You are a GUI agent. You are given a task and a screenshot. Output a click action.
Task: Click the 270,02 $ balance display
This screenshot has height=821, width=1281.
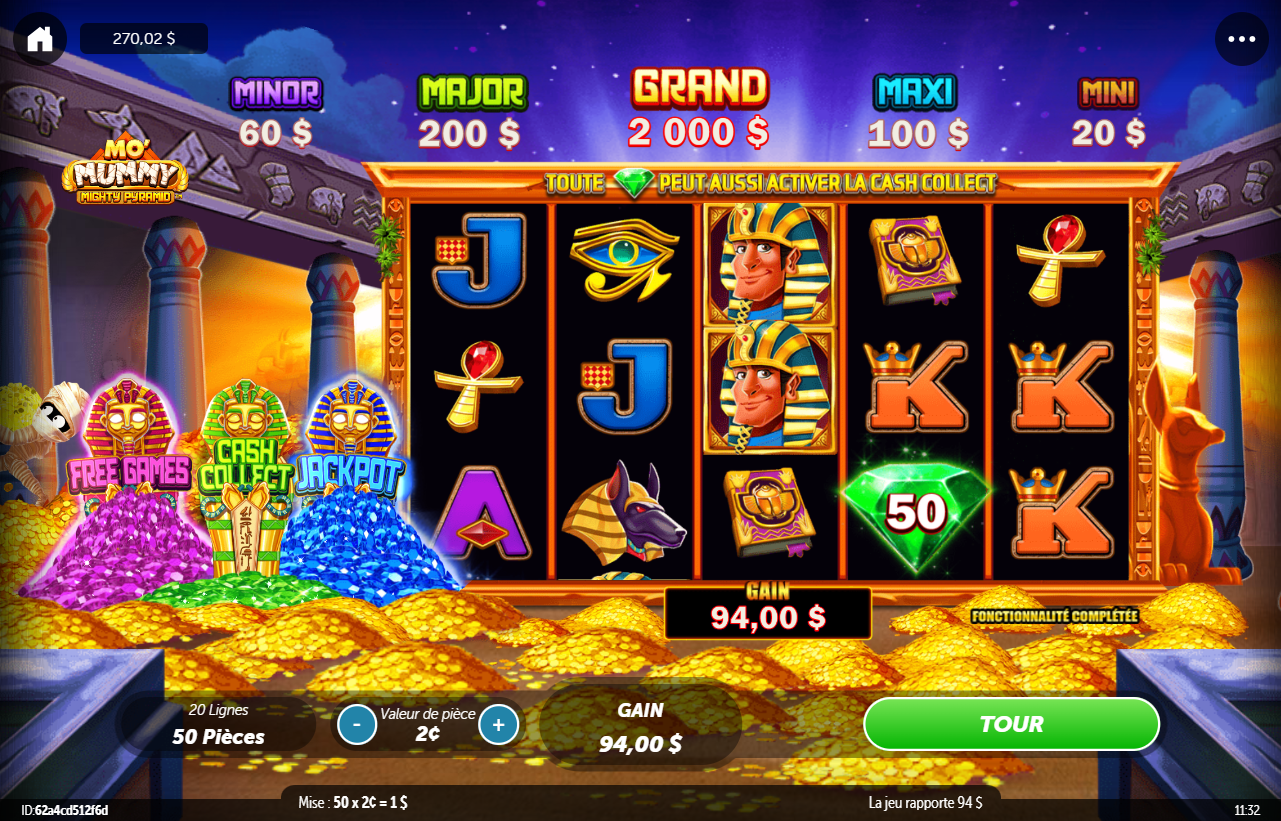click(143, 39)
